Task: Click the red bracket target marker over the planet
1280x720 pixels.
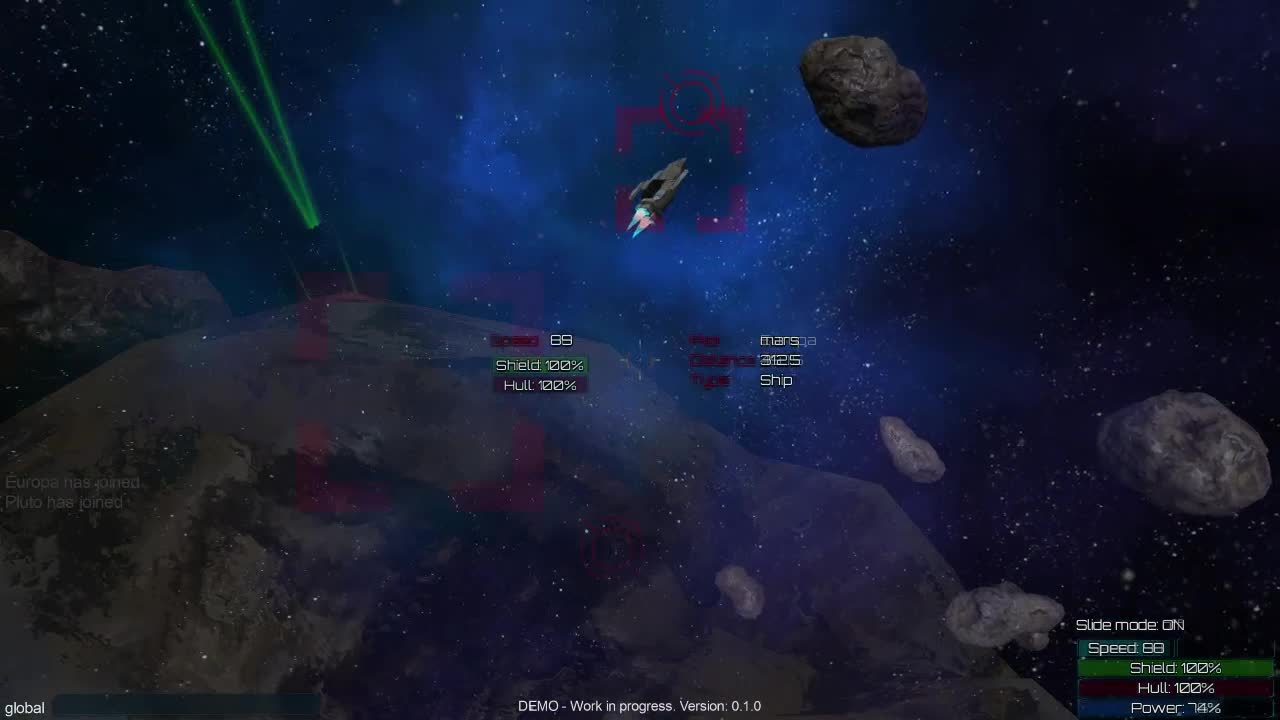Action: [x=420, y=380]
